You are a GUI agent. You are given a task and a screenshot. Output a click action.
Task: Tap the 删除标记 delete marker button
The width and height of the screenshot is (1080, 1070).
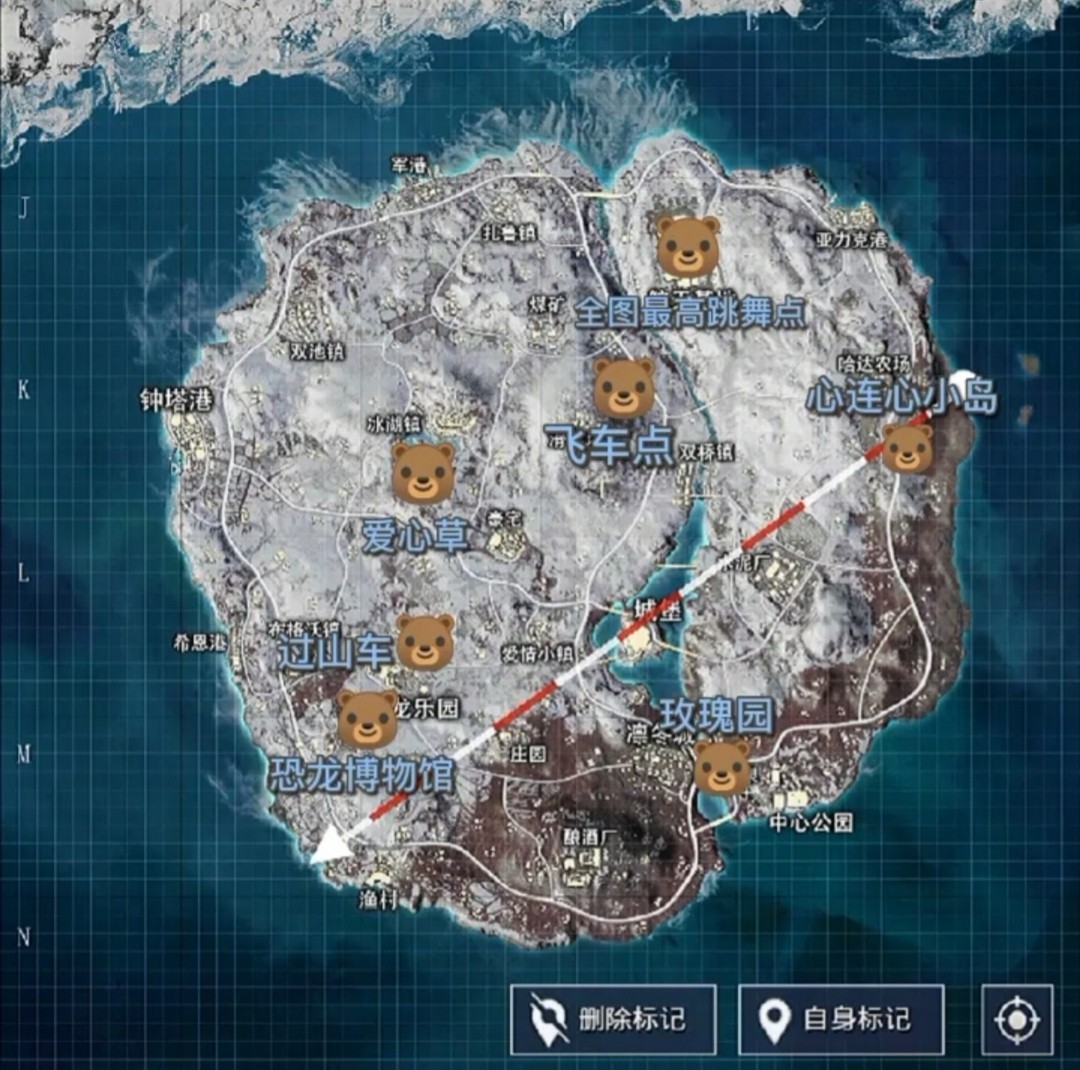613,1019
